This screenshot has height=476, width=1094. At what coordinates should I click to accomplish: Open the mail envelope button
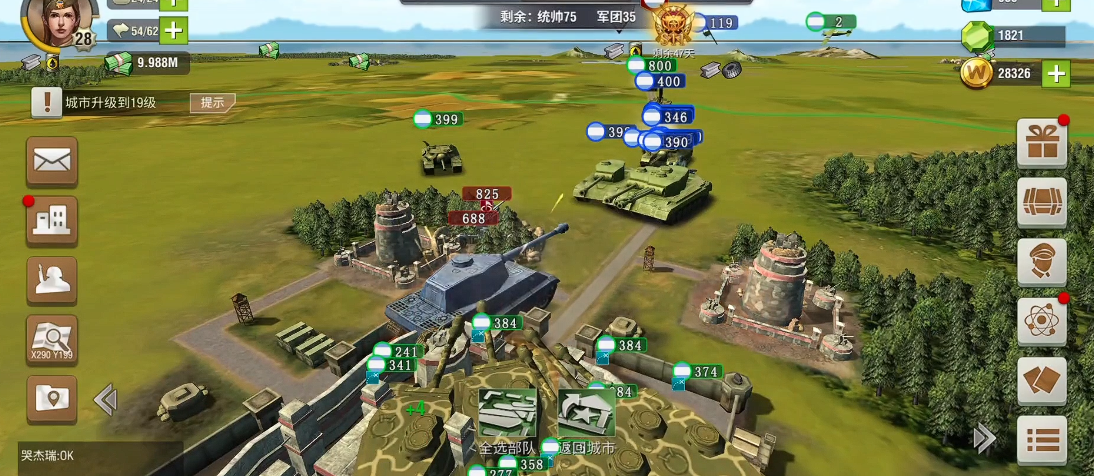click(x=52, y=161)
